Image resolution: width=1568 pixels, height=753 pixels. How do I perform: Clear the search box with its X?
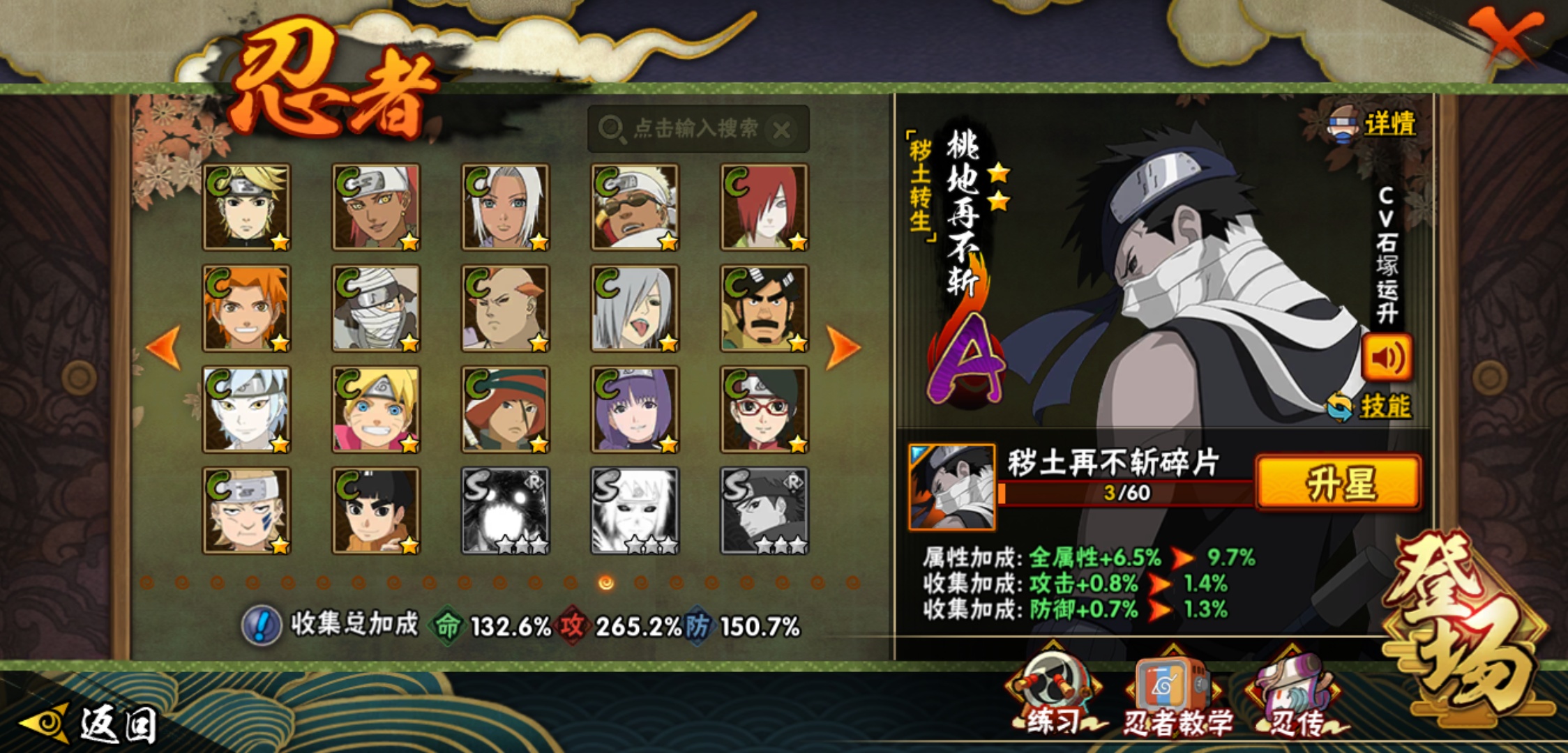[782, 130]
